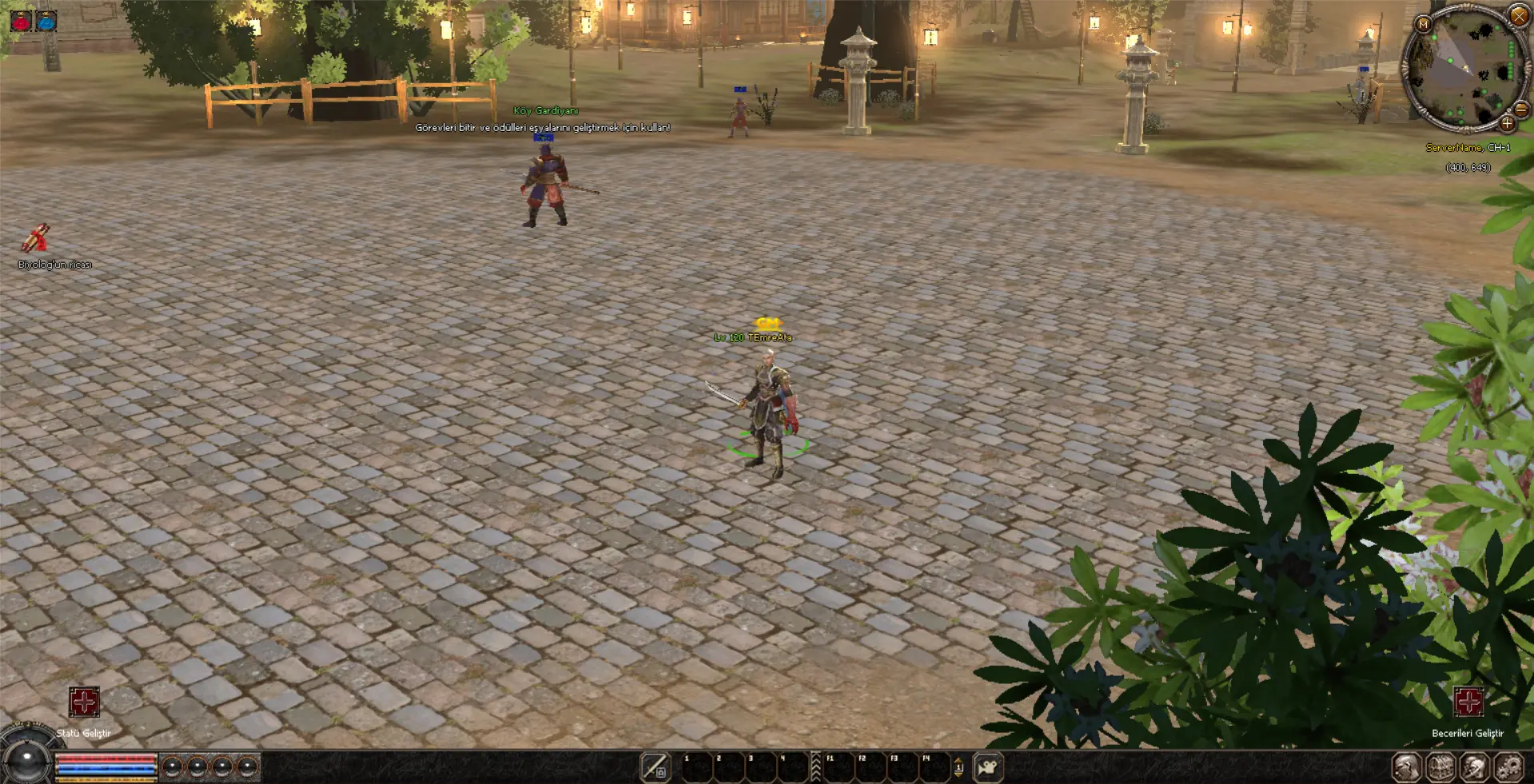Click the blue potion buff icon
This screenshot has width=1534, height=784.
tap(46, 21)
